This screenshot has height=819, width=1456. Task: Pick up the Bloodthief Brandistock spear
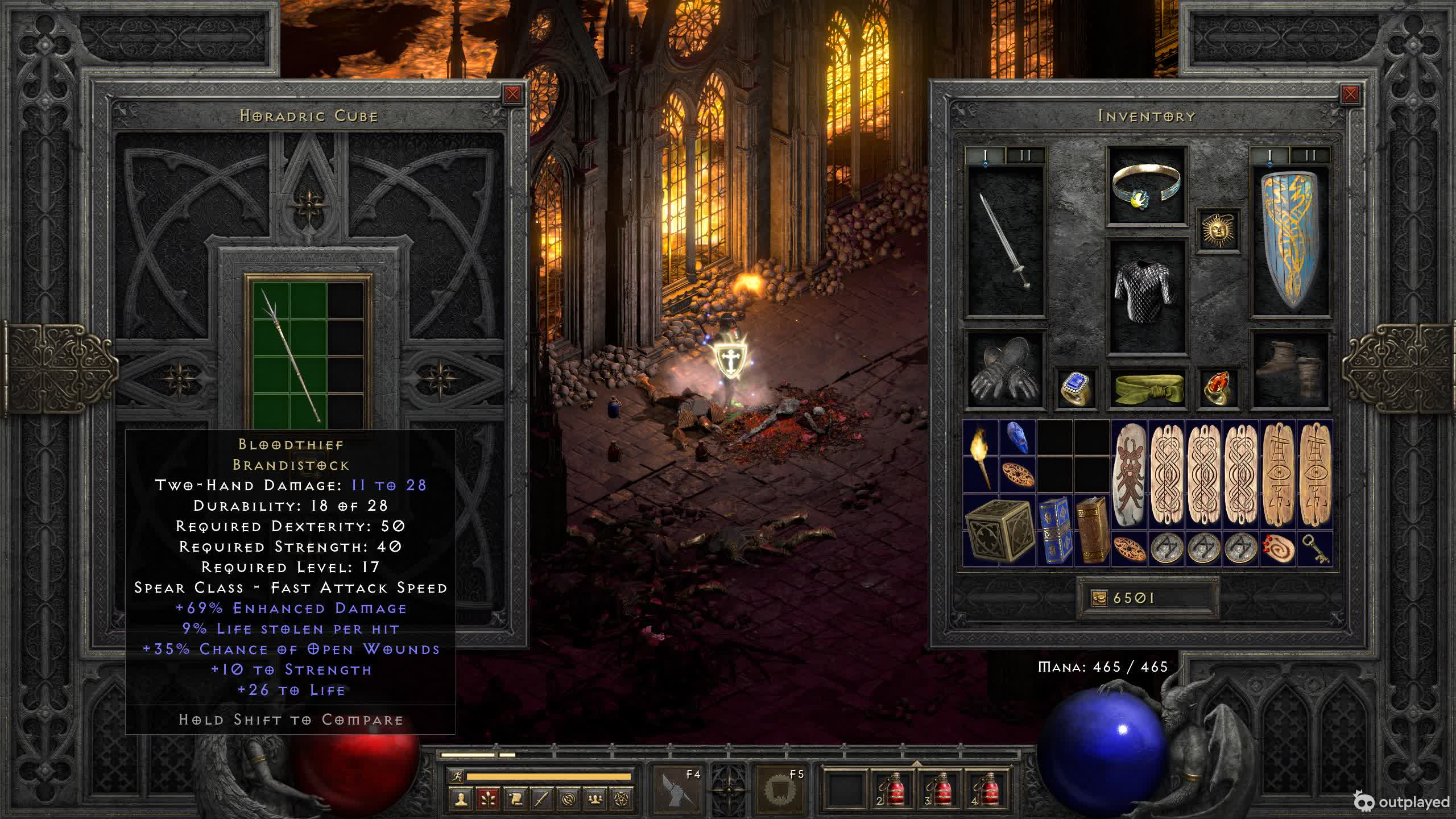pyautogui.click(x=290, y=355)
